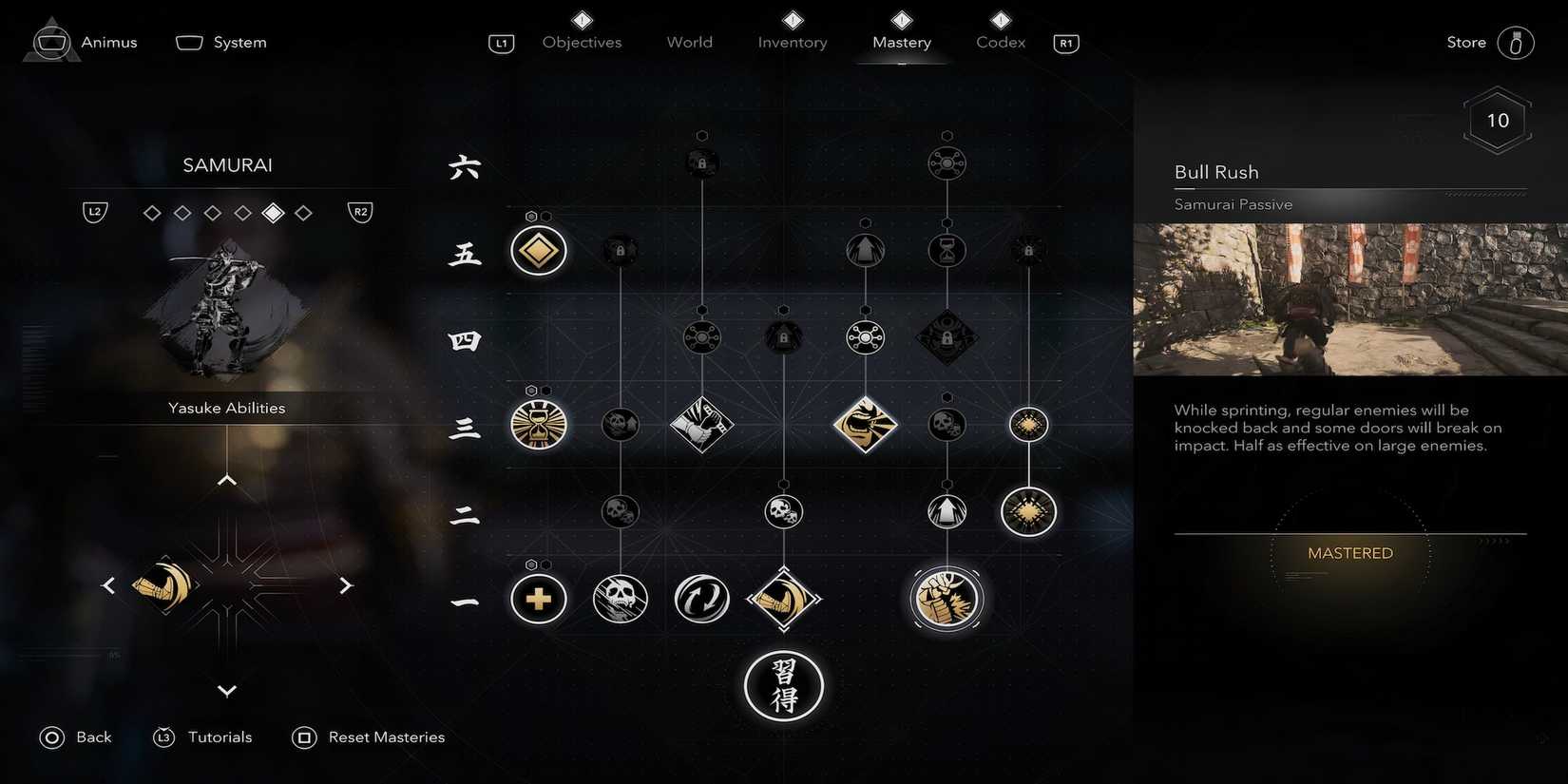The width and height of the screenshot is (1568, 784).
Task: Select the first weapon diamond next to L2
Action: tap(152, 212)
